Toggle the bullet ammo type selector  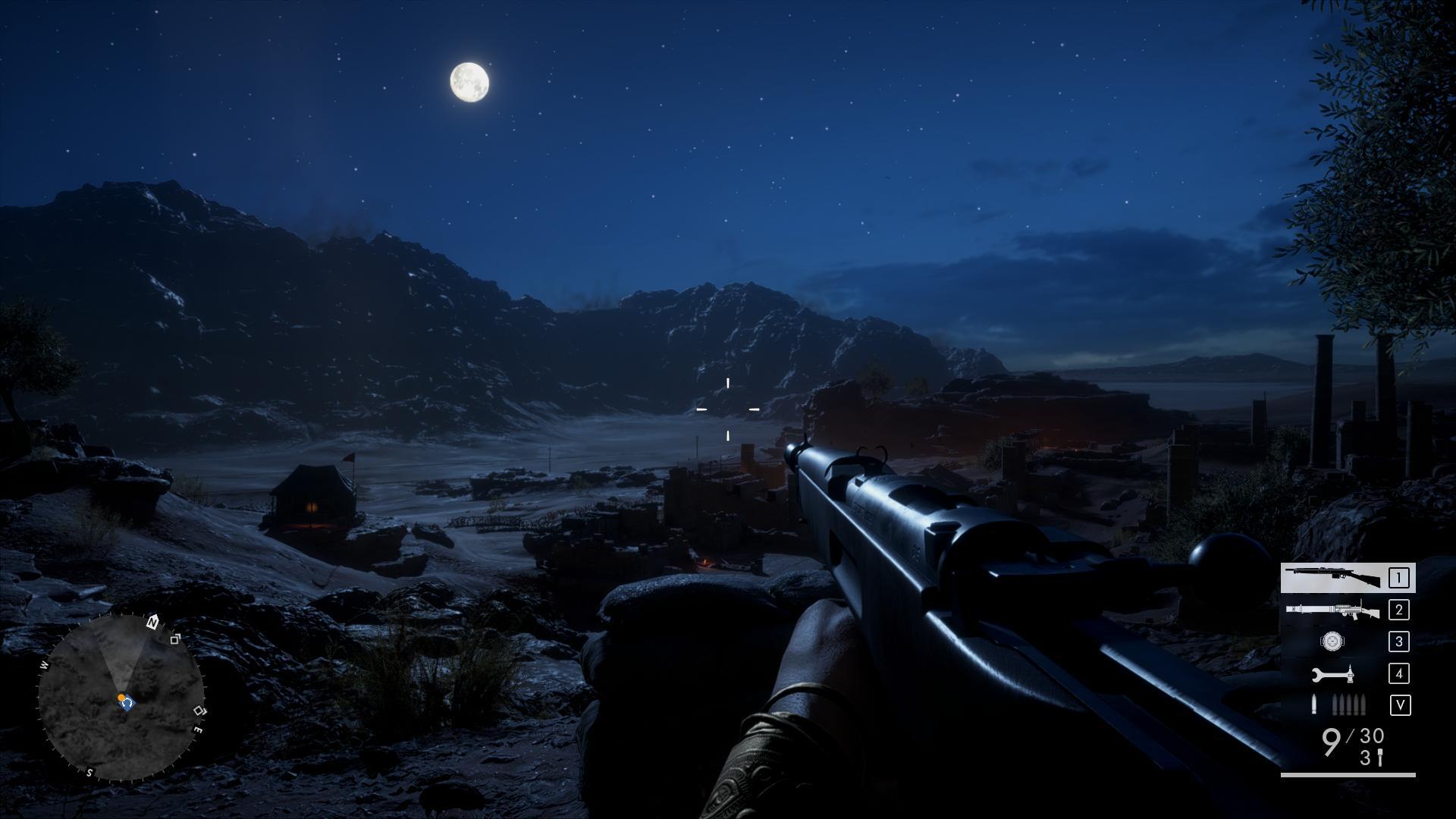[x=1339, y=705]
